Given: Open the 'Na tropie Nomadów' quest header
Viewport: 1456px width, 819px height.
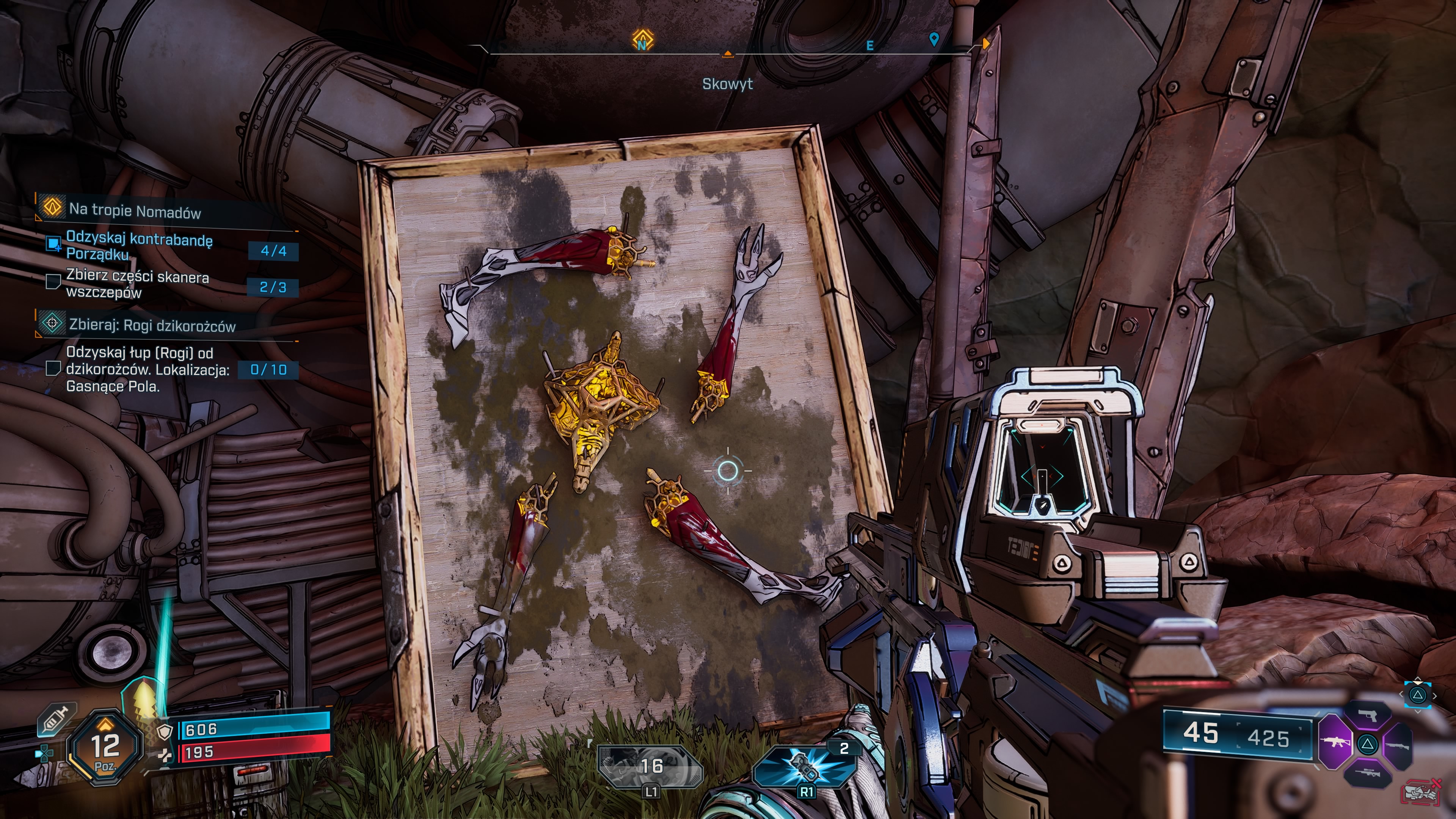Looking at the screenshot, I should coord(135,211).
